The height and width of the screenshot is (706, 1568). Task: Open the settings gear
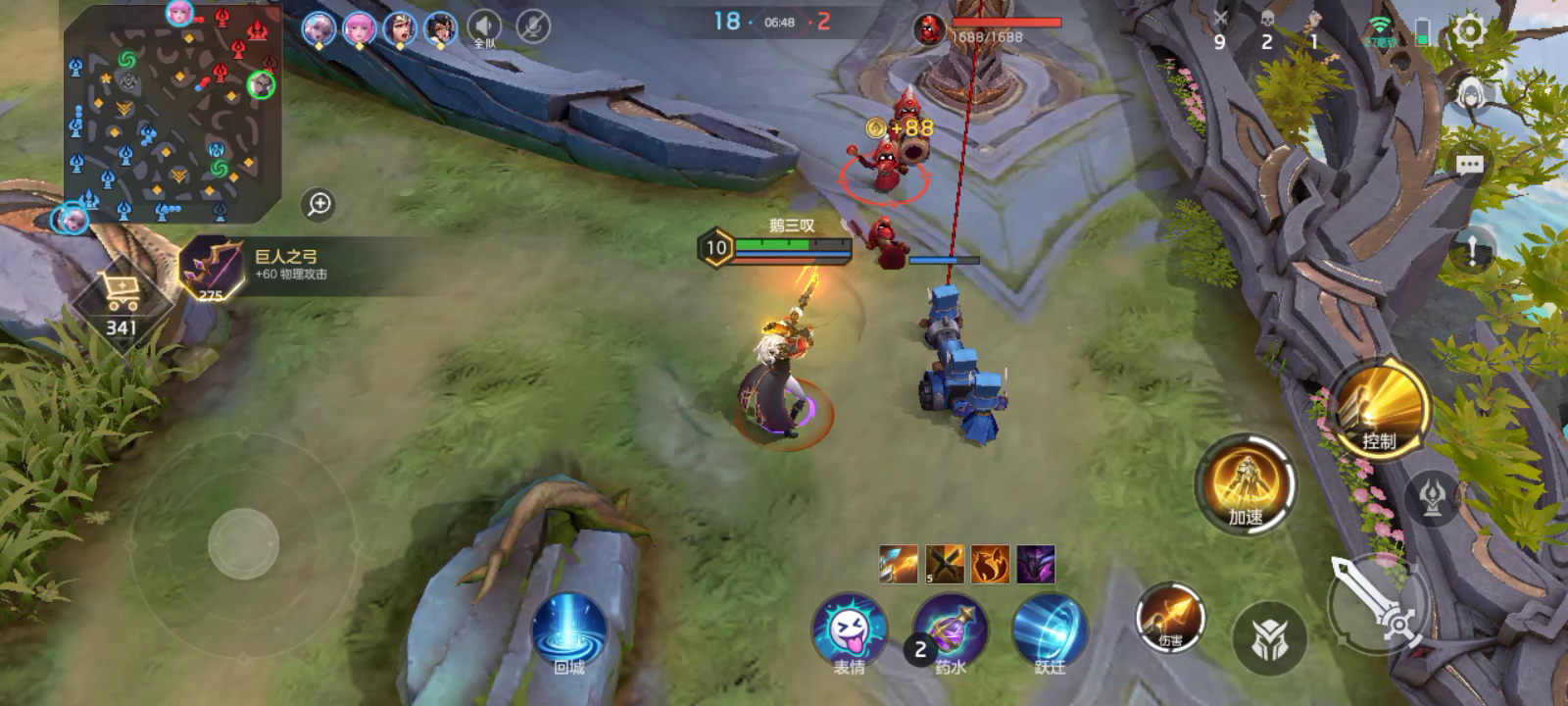coord(1469,31)
